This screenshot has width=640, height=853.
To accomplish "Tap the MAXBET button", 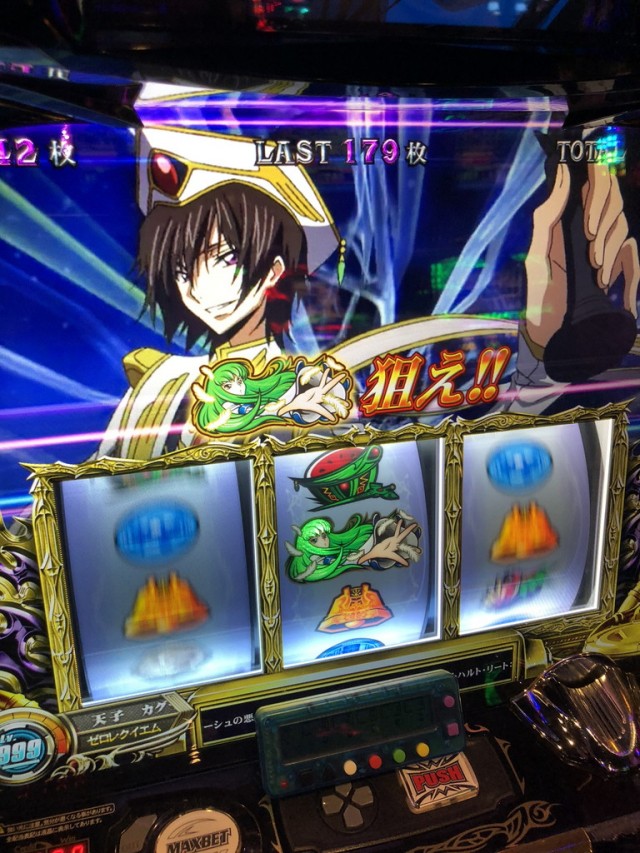I will [x=197, y=832].
